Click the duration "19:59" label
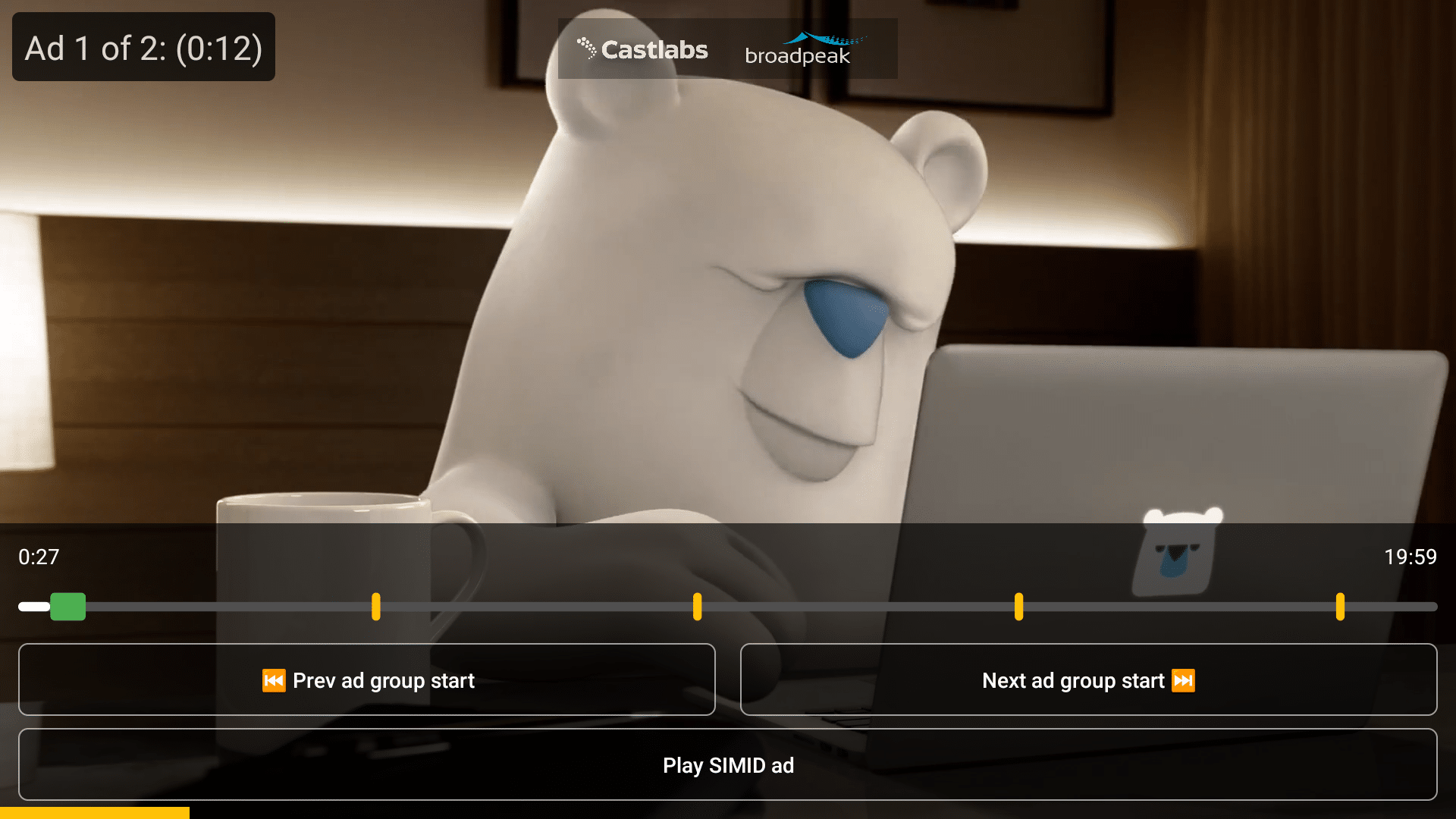1456x819 pixels. (x=1410, y=557)
